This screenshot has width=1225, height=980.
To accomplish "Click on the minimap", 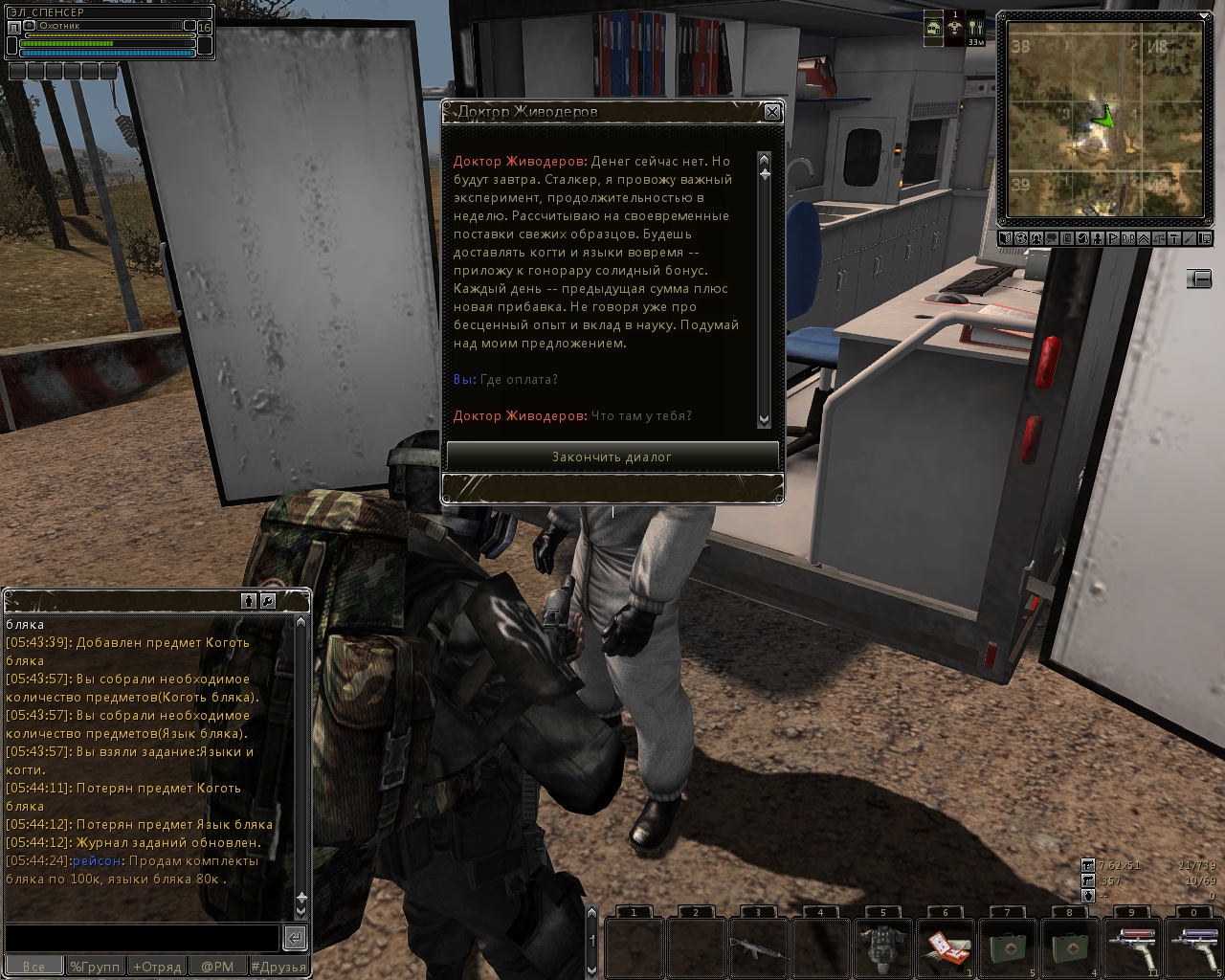I will 1104,119.
